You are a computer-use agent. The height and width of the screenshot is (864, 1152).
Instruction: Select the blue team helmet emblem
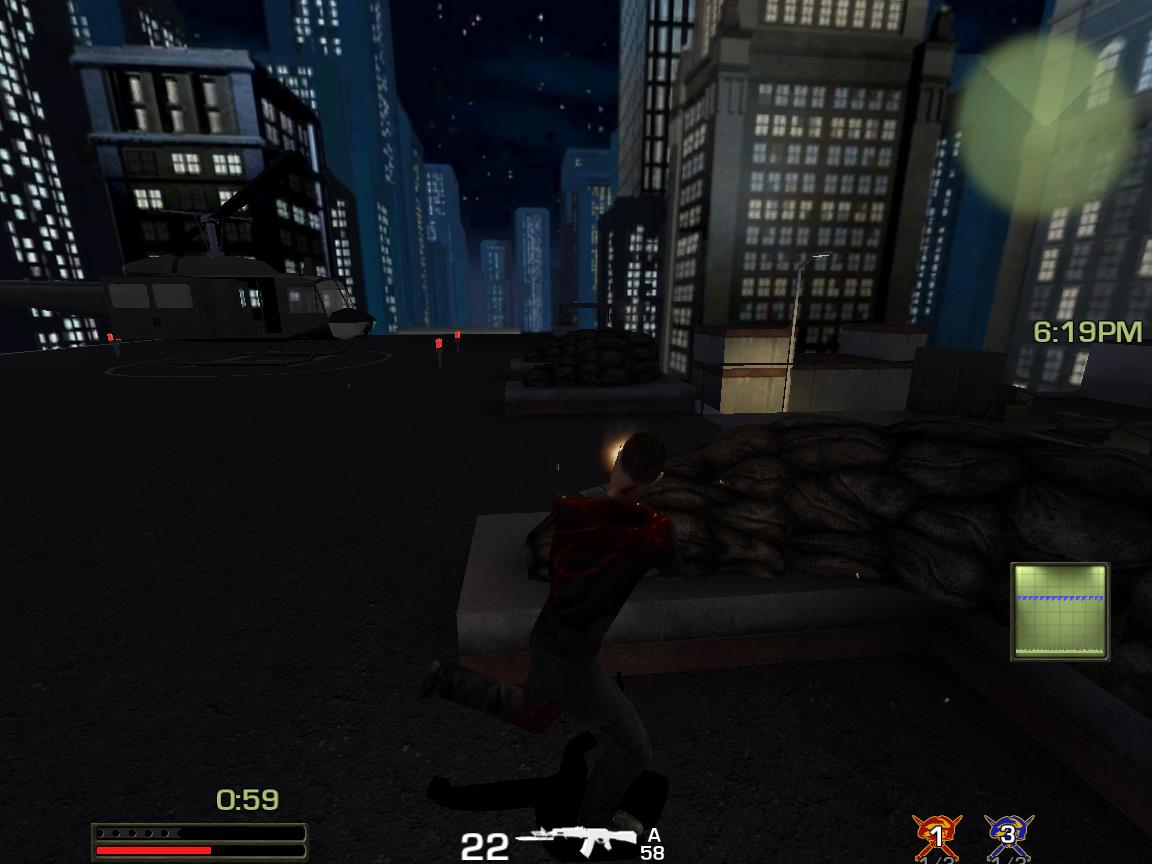[1008, 836]
